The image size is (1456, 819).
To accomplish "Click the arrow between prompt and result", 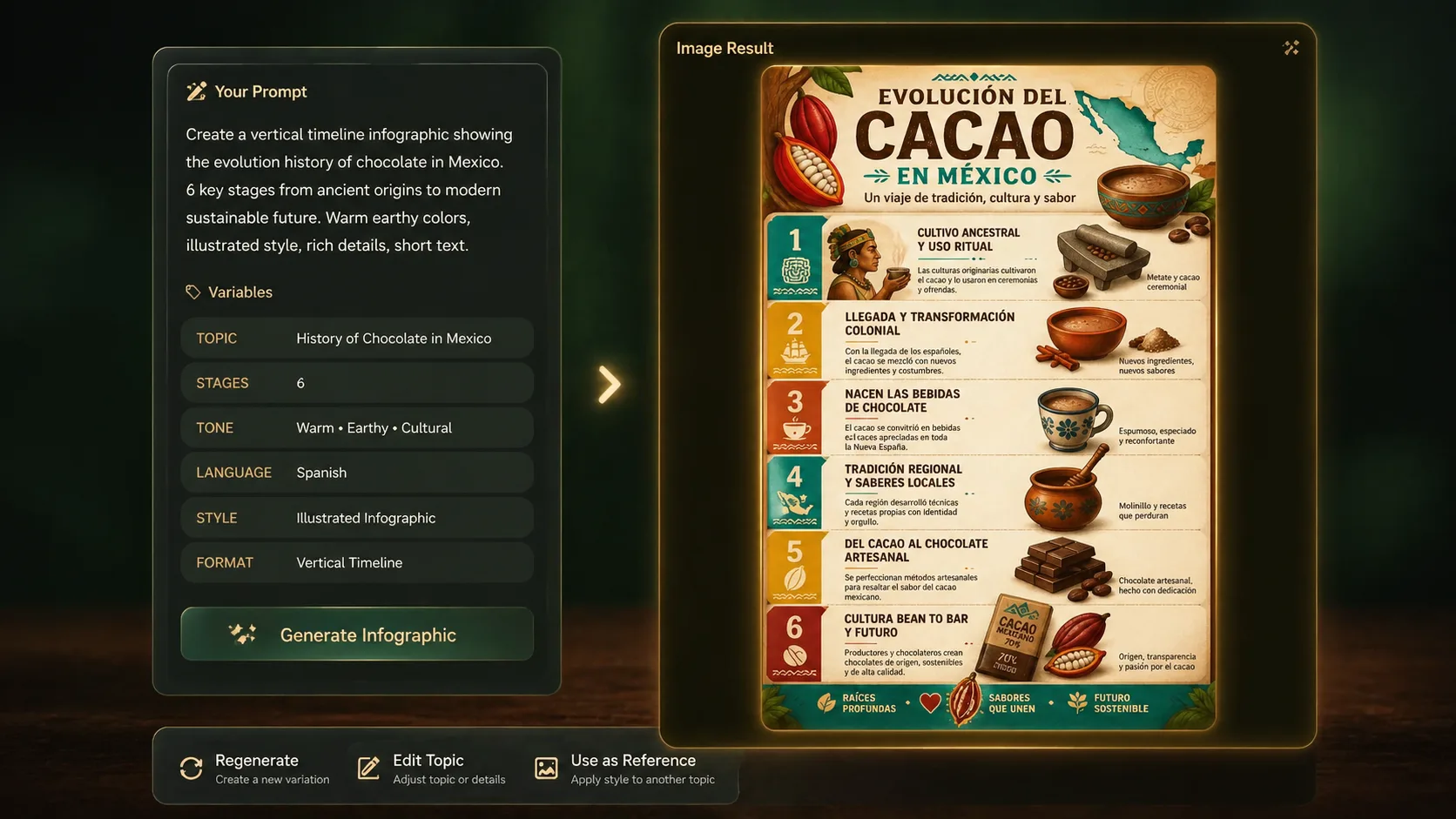I will (610, 384).
